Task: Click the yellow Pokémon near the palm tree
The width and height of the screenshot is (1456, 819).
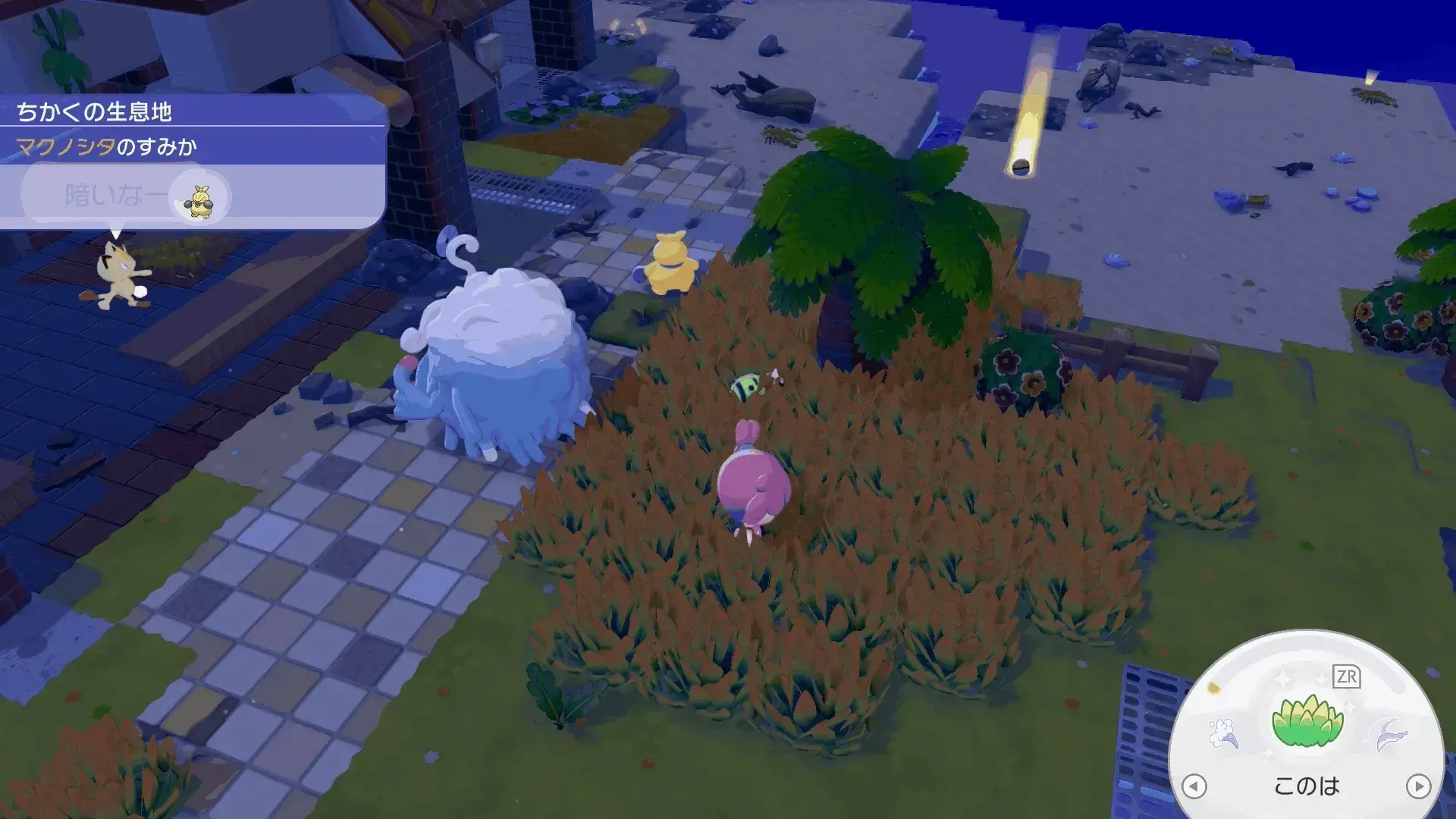Action: pos(670,264)
